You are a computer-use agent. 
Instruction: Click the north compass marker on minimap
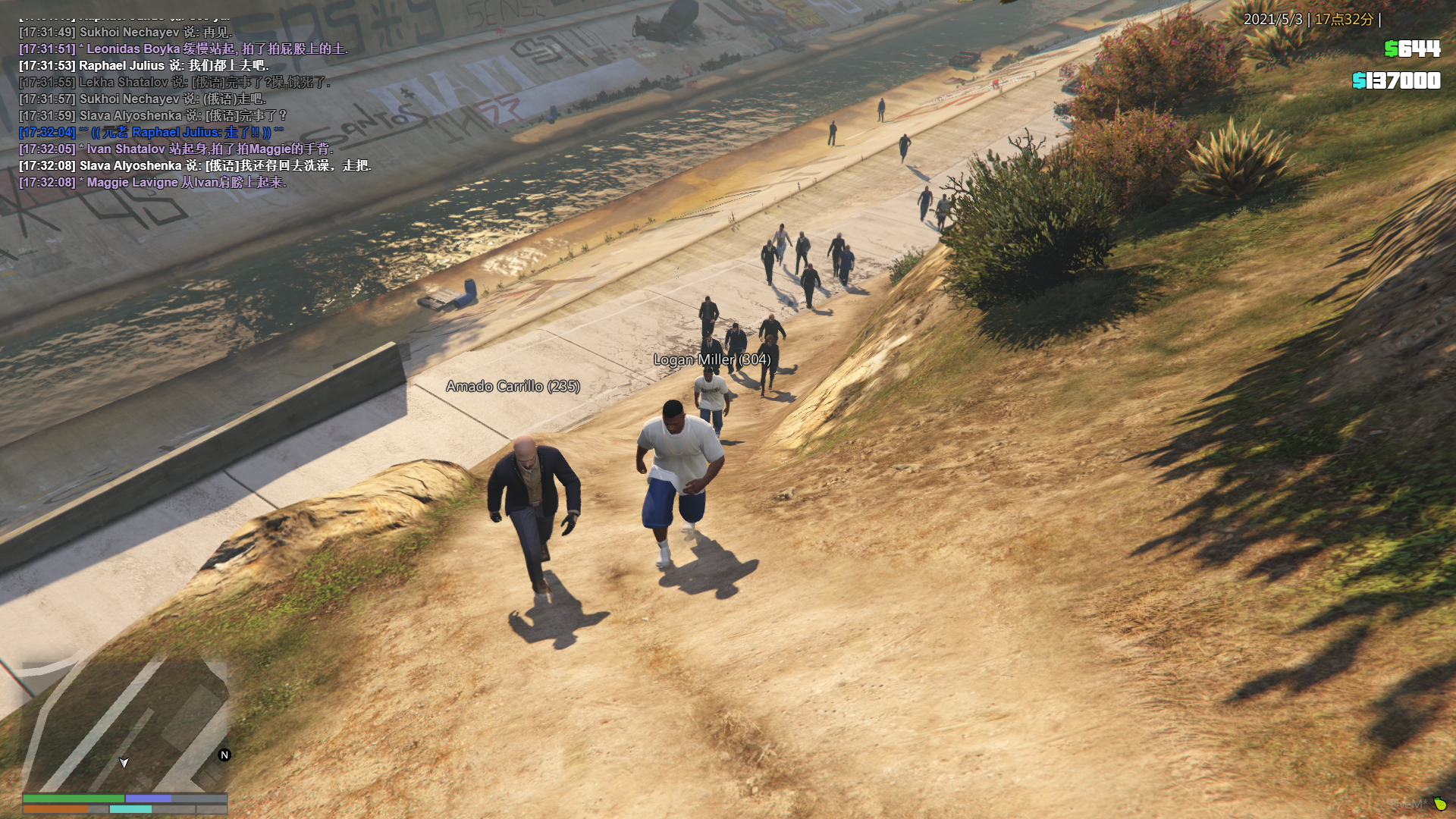click(x=224, y=755)
